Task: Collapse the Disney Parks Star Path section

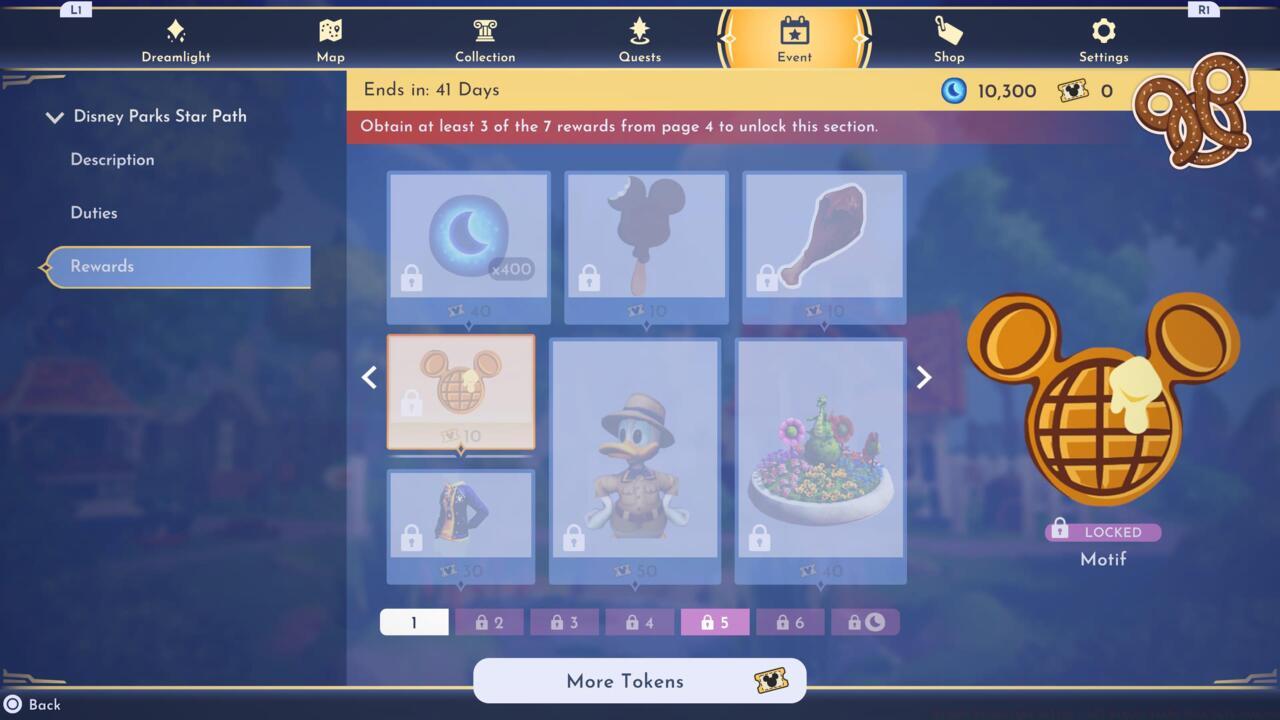Action: click(x=55, y=116)
